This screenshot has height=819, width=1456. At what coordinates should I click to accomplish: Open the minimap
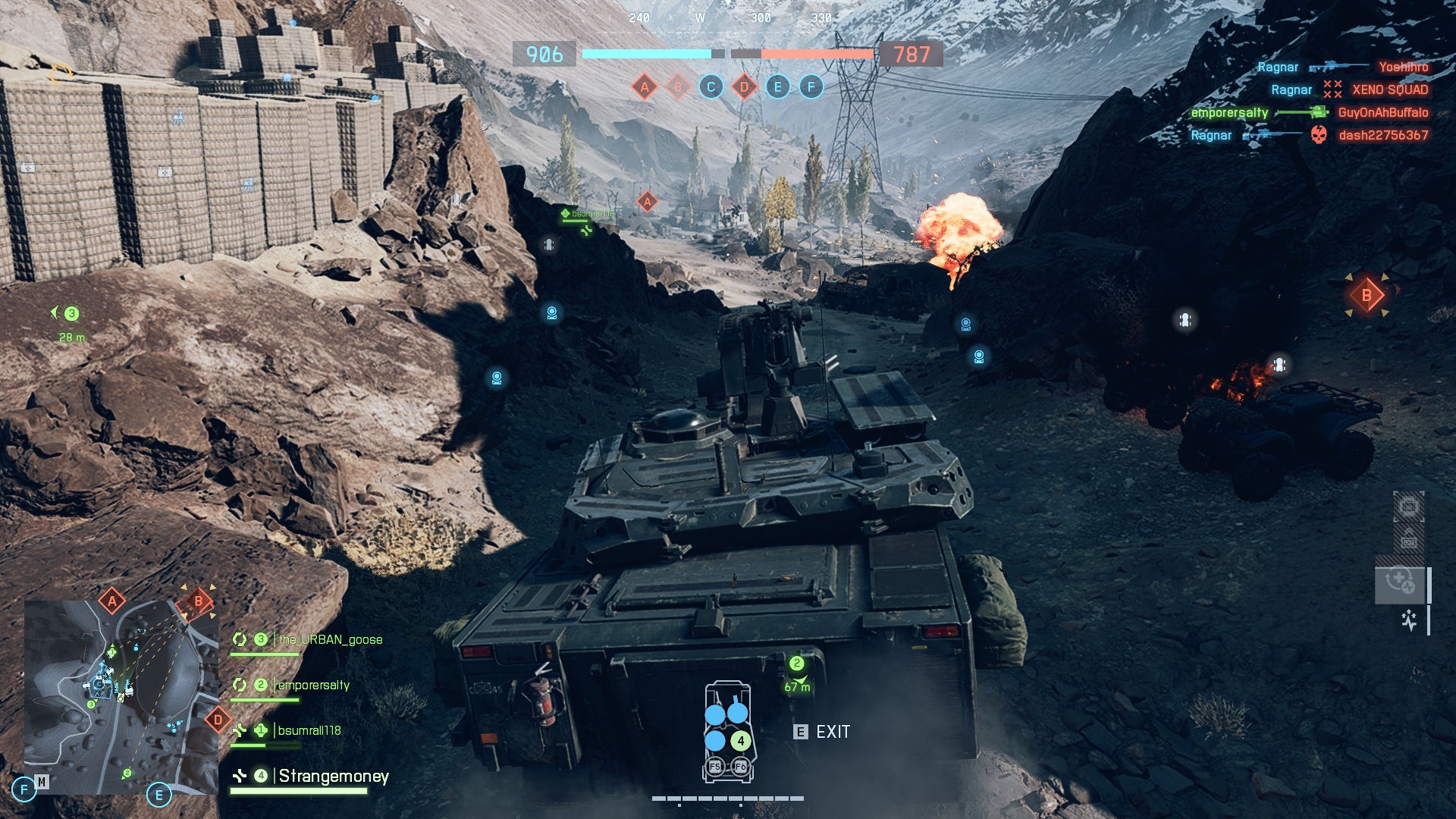pyautogui.click(x=121, y=697)
